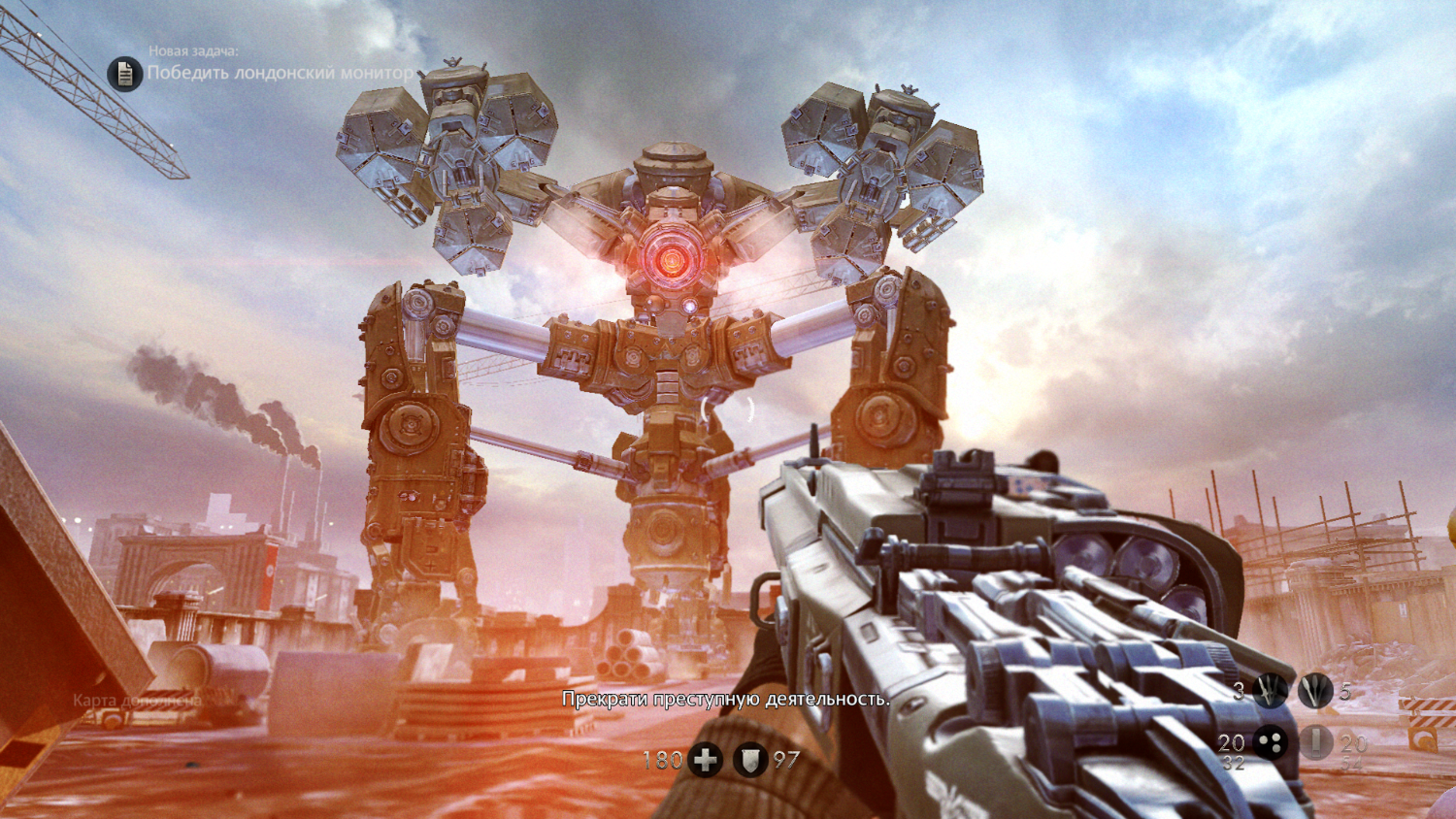1456x819 pixels.
Task: Select the throwing knives icon
Action: coord(1271,691)
